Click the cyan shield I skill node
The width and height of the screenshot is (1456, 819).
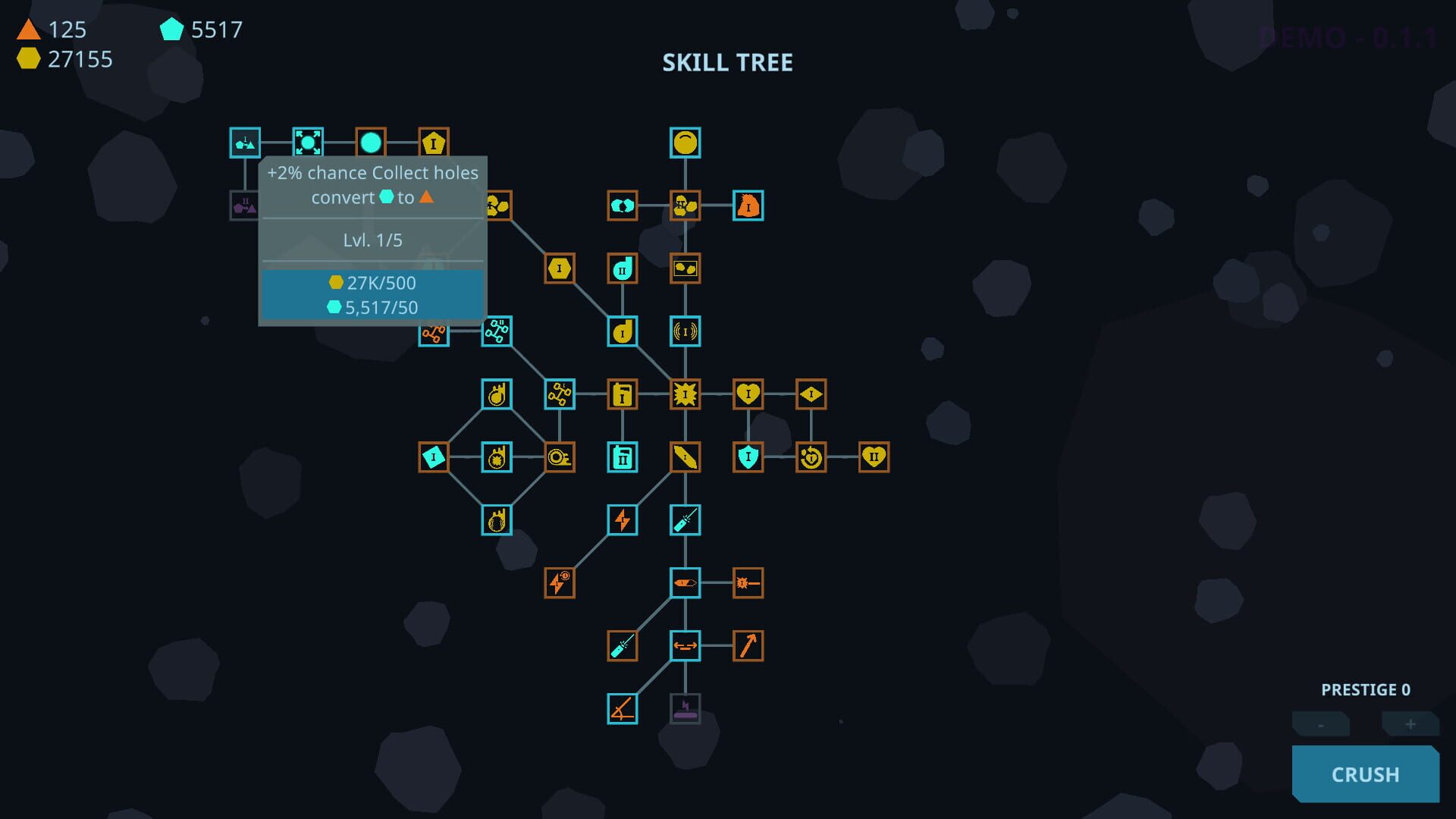tap(748, 456)
